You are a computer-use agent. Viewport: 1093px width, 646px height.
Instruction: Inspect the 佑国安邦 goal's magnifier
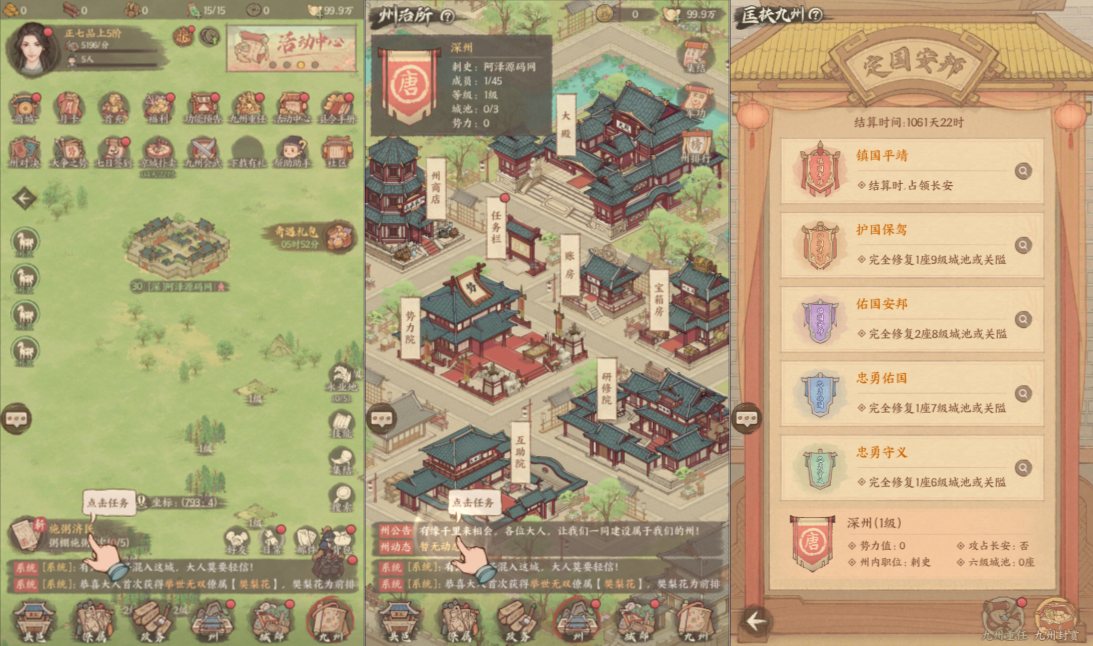coord(1022,319)
